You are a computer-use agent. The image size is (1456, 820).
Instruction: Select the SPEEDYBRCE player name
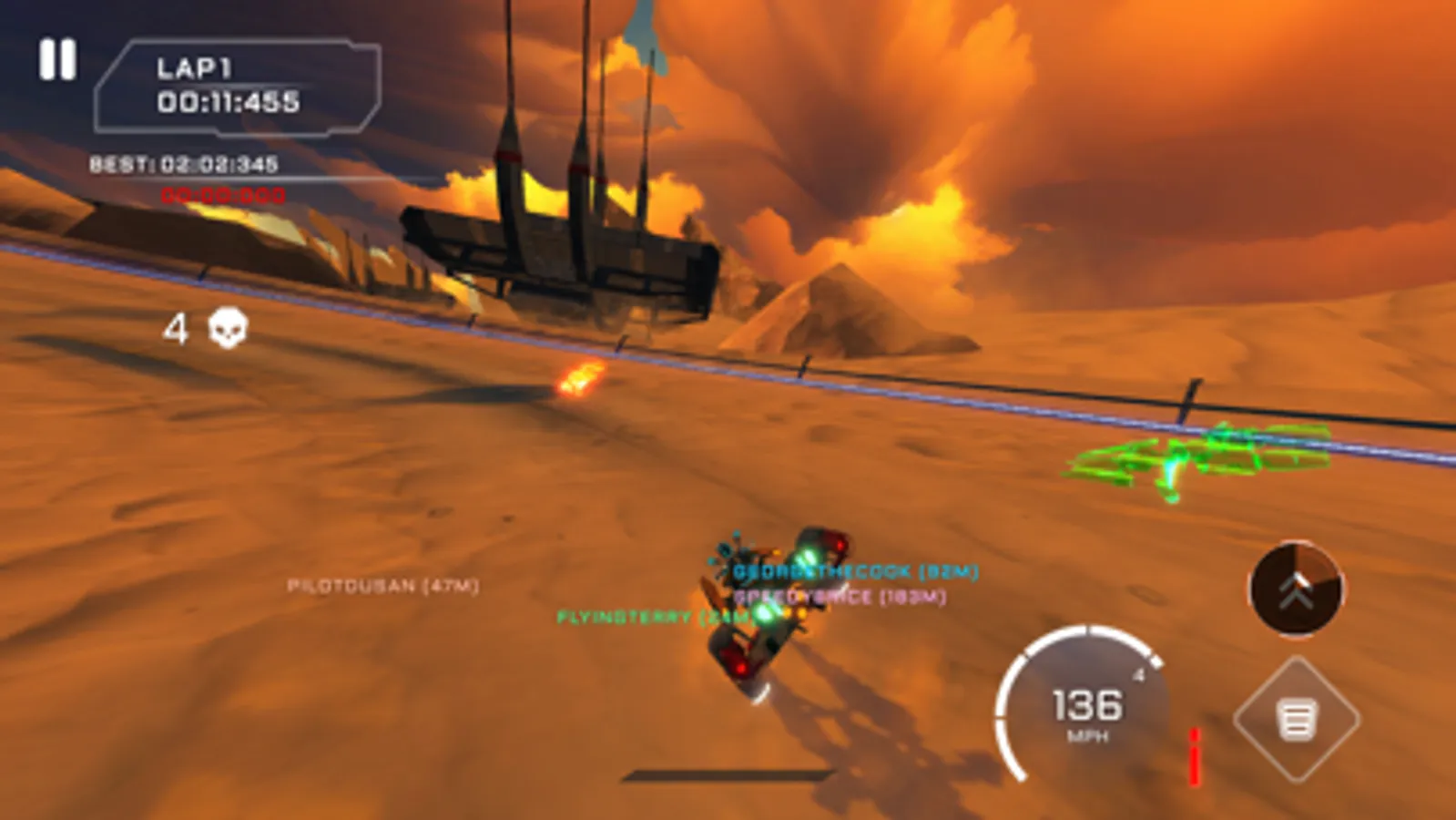838,598
